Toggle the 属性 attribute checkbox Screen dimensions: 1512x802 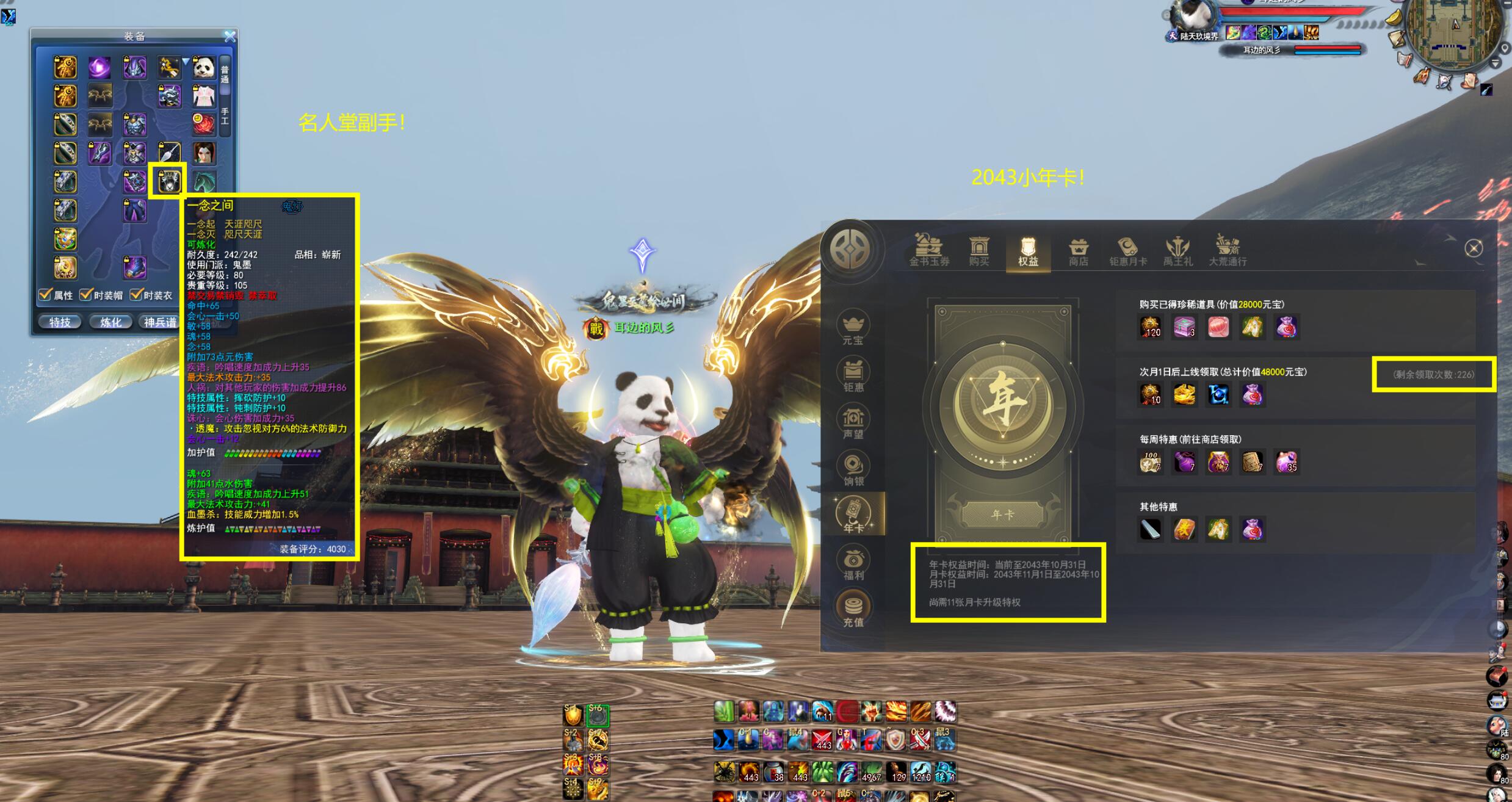coord(46,295)
